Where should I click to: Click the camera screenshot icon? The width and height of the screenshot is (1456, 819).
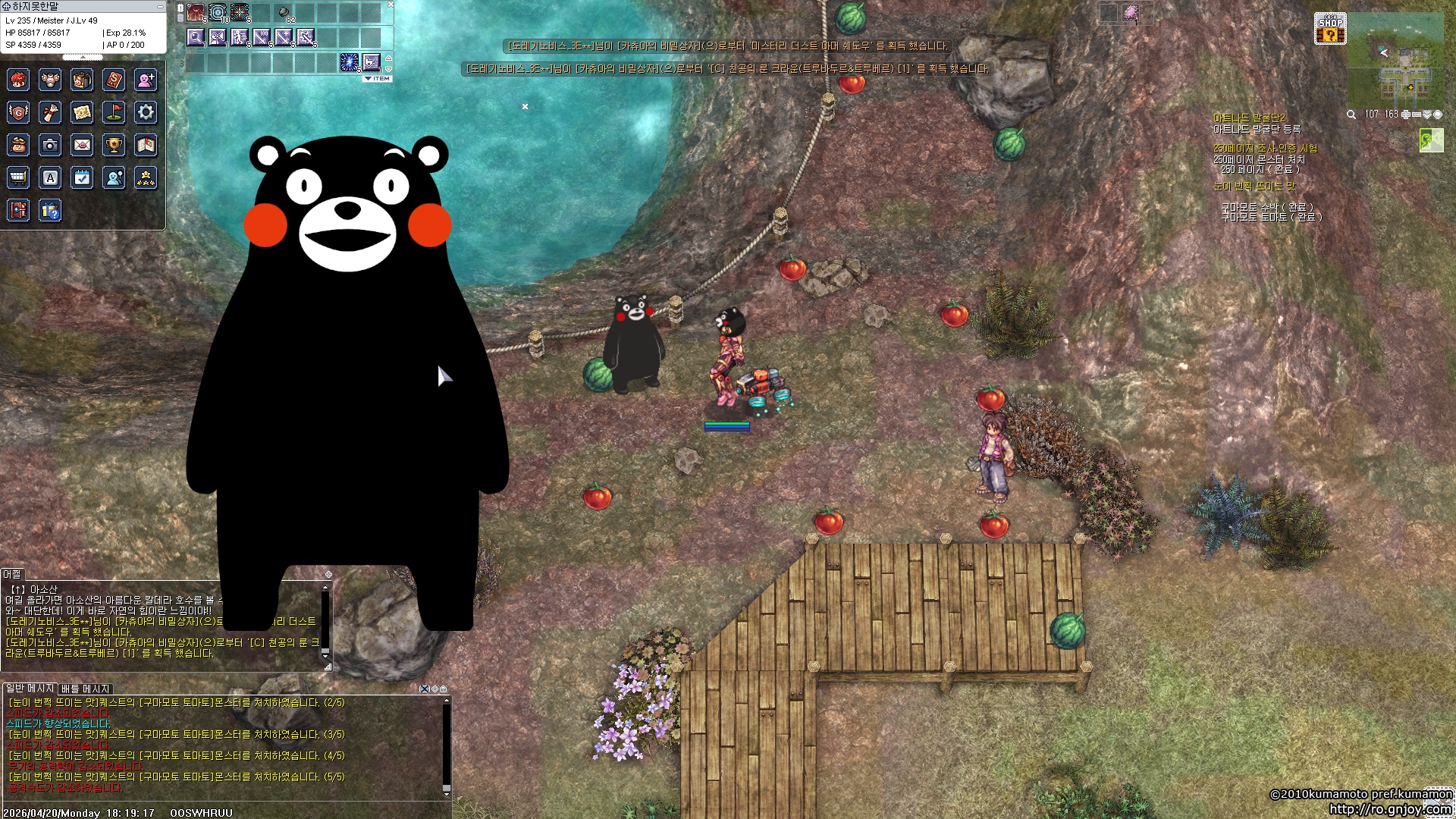point(50,145)
